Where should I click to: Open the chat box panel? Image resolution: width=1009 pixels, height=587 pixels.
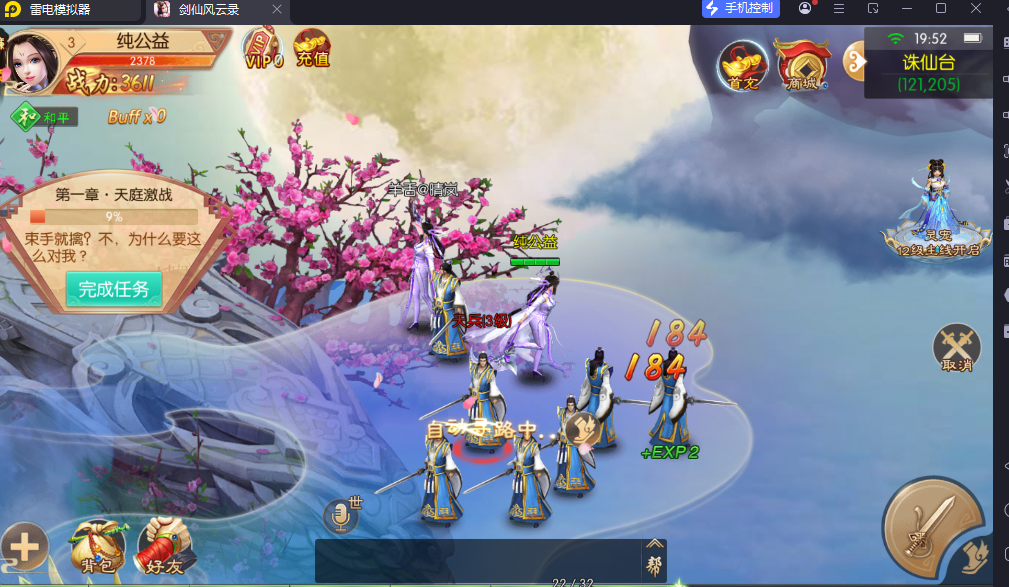click(x=480, y=559)
